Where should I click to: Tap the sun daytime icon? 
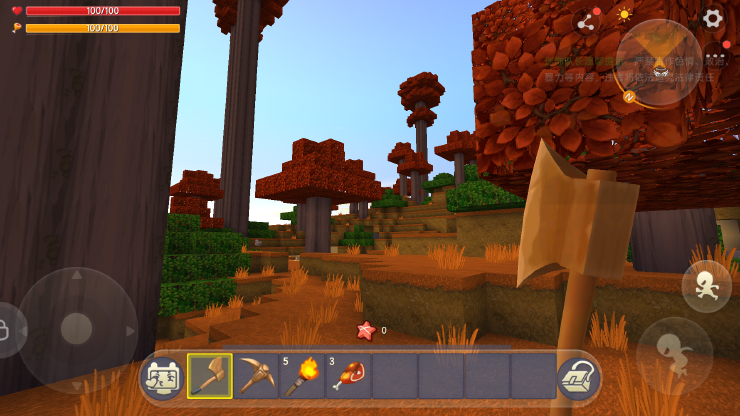pyautogui.click(x=624, y=15)
